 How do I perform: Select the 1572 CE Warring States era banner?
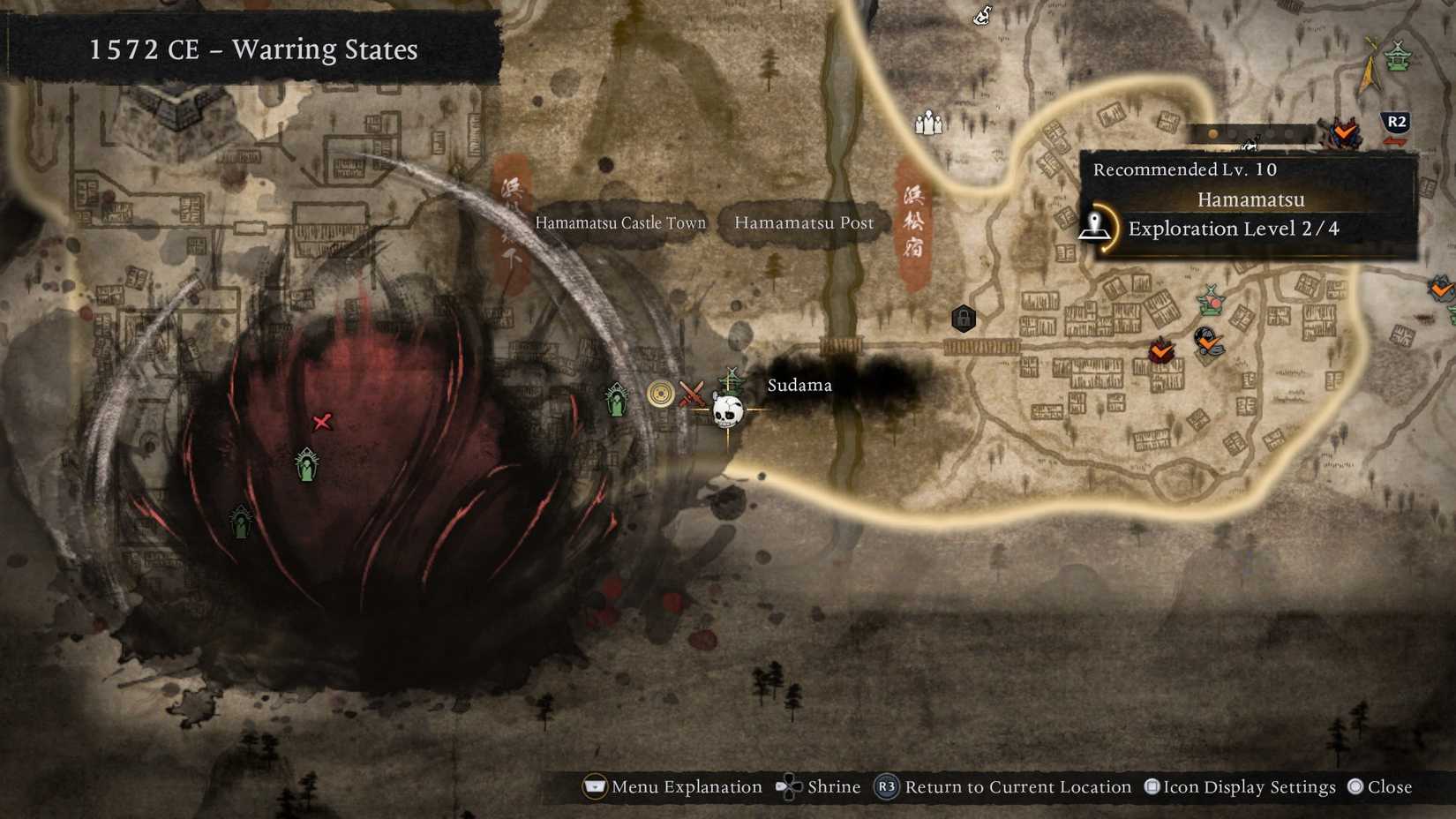(251, 50)
